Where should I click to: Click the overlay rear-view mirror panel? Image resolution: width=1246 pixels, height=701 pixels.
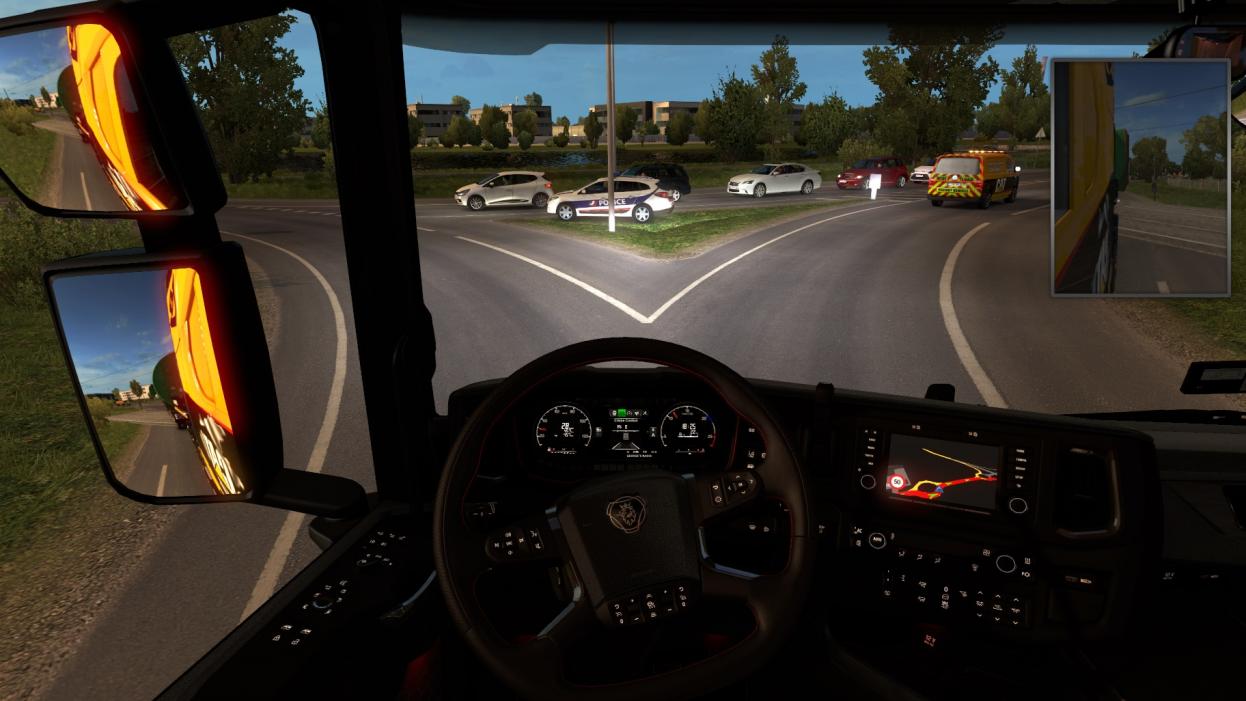click(1140, 177)
